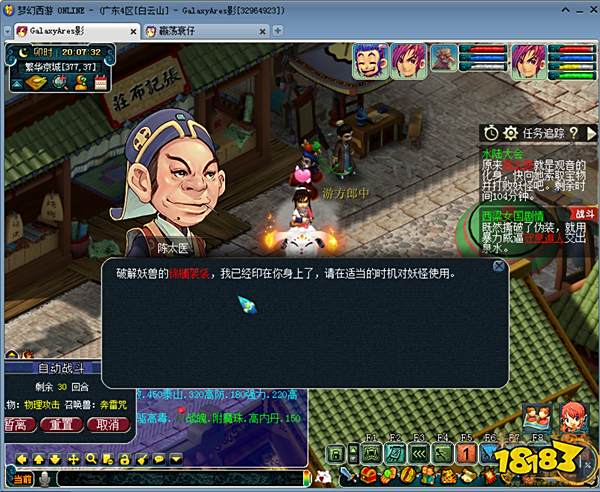The image size is (600, 492).
Task: Open the task tracker settings gear
Action: click(x=510, y=132)
